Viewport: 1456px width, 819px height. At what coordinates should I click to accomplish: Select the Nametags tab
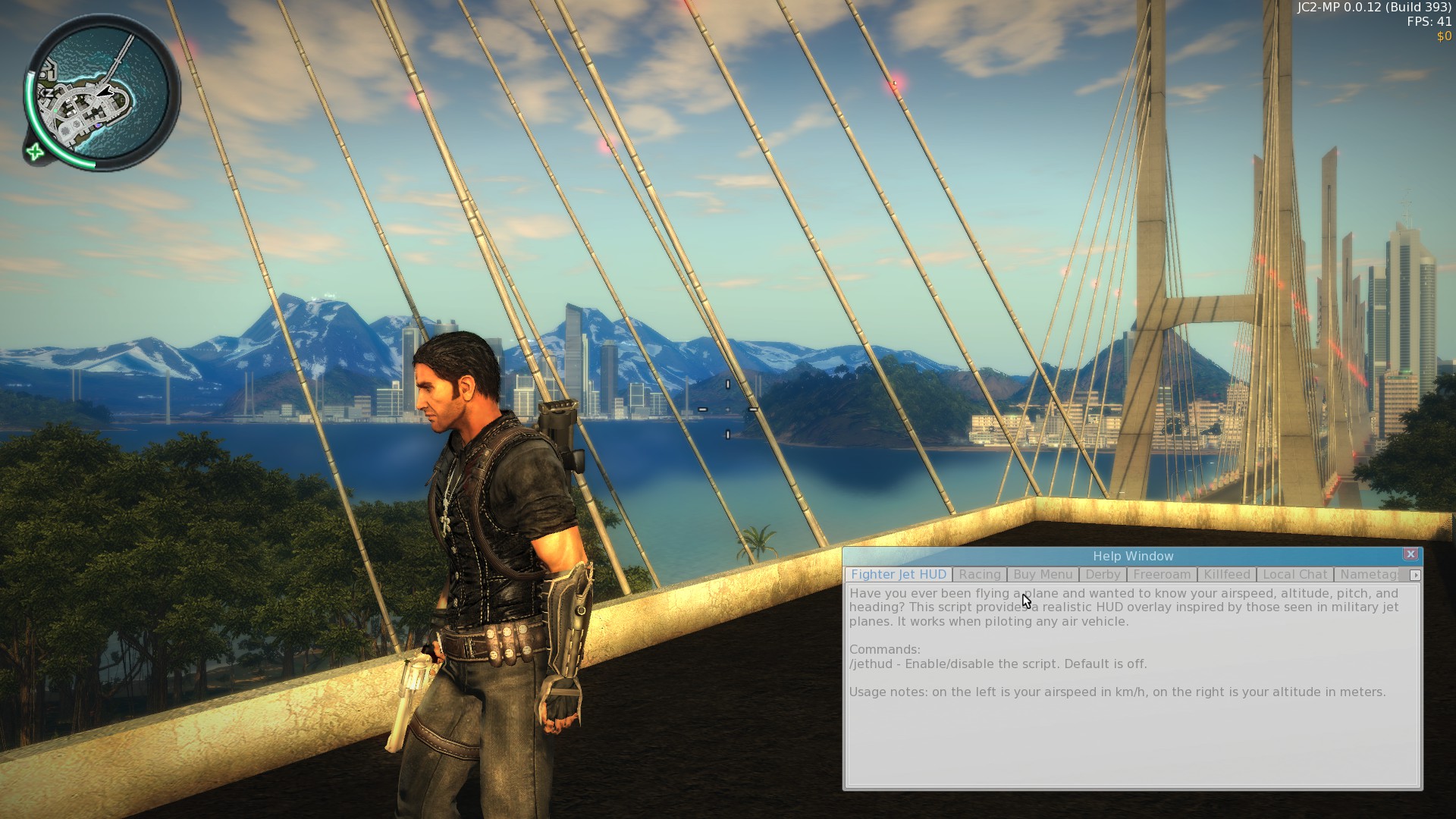tap(1369, 575)
